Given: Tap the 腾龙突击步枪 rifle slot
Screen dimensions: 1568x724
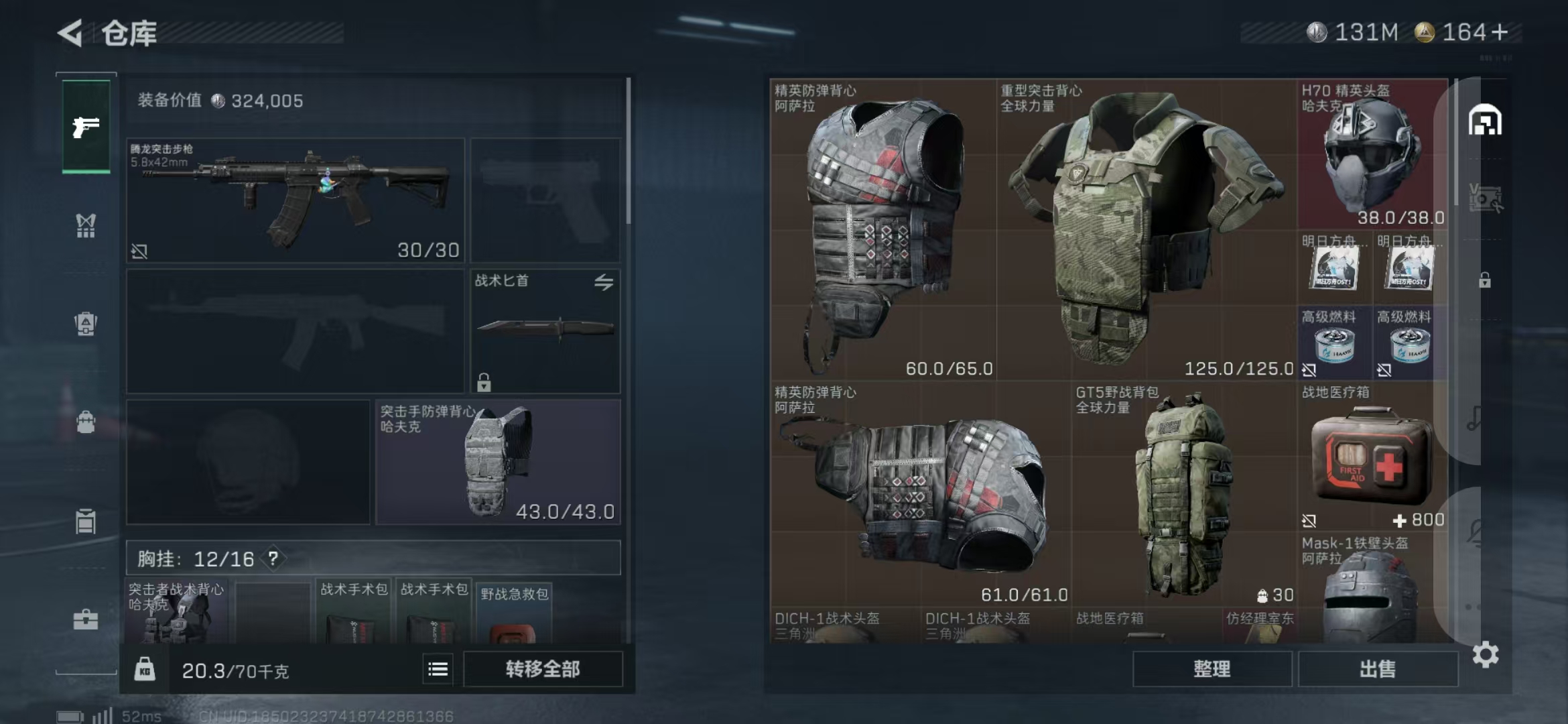Looking at the screenshot, I should click(295, 200).
